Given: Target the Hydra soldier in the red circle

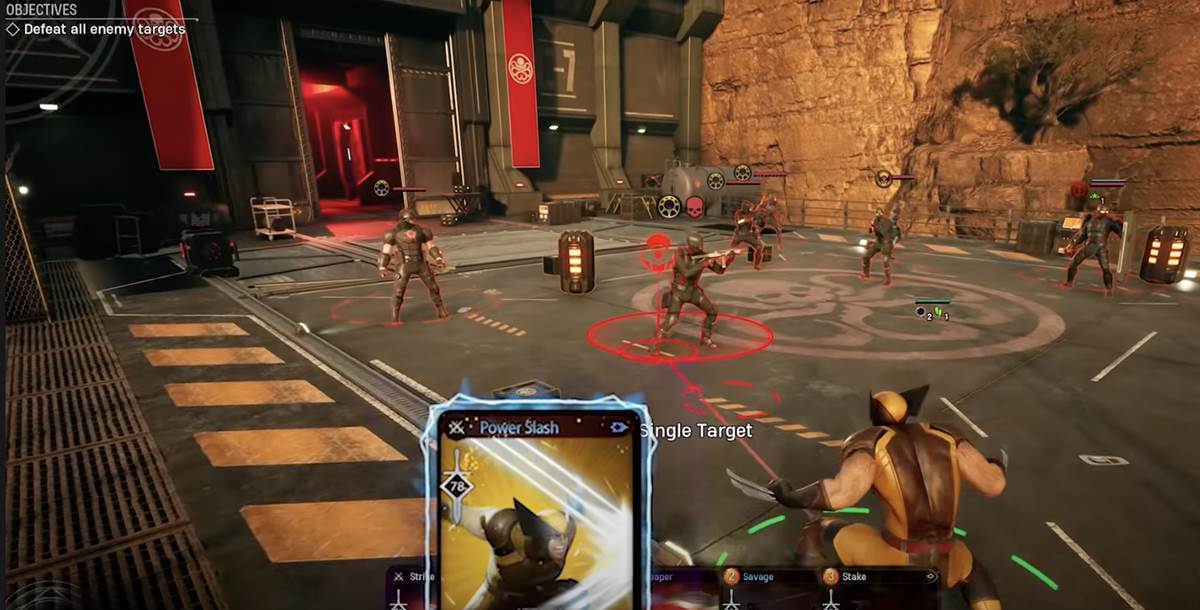Looking at the screenshot, I should click(x=688, y=290).
